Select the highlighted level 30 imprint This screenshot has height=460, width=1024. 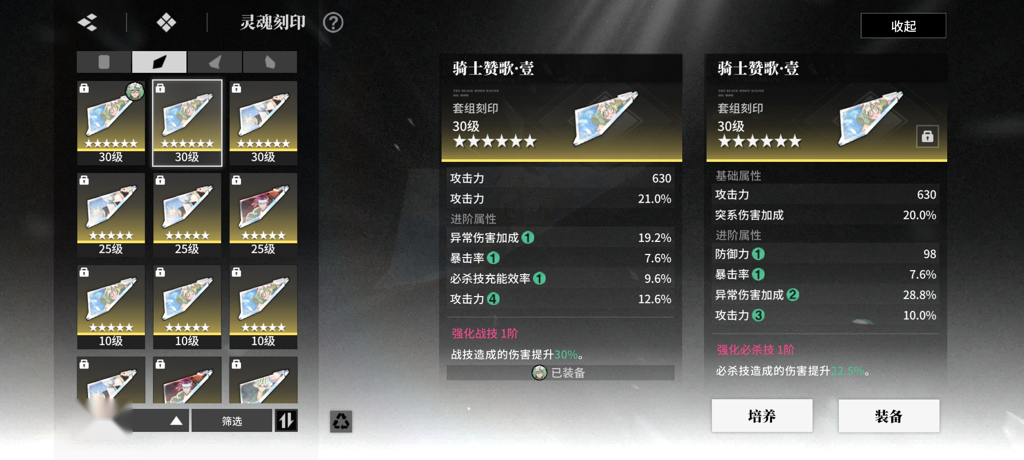point(187,122)
